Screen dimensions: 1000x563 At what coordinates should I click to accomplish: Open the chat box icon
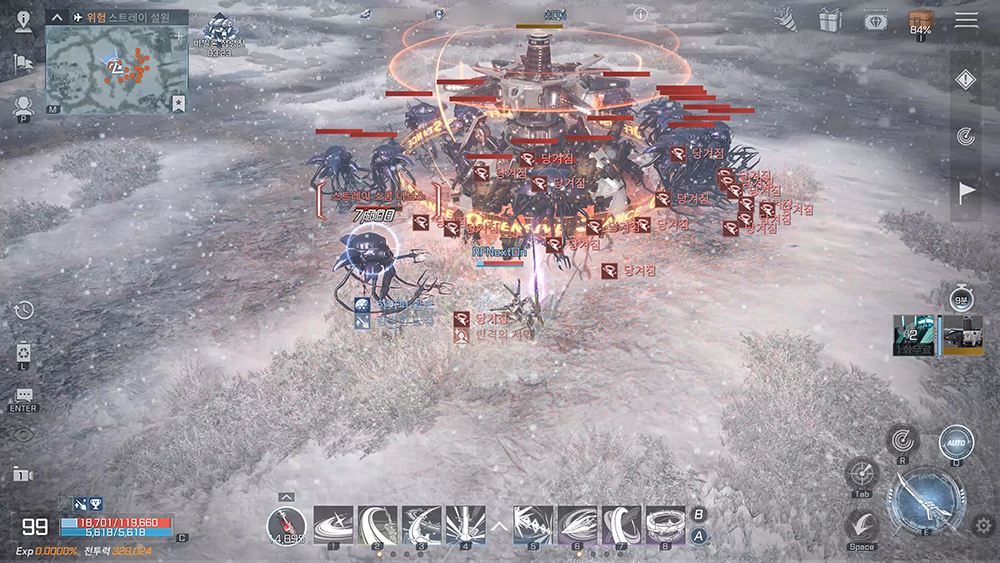(24, 397)
